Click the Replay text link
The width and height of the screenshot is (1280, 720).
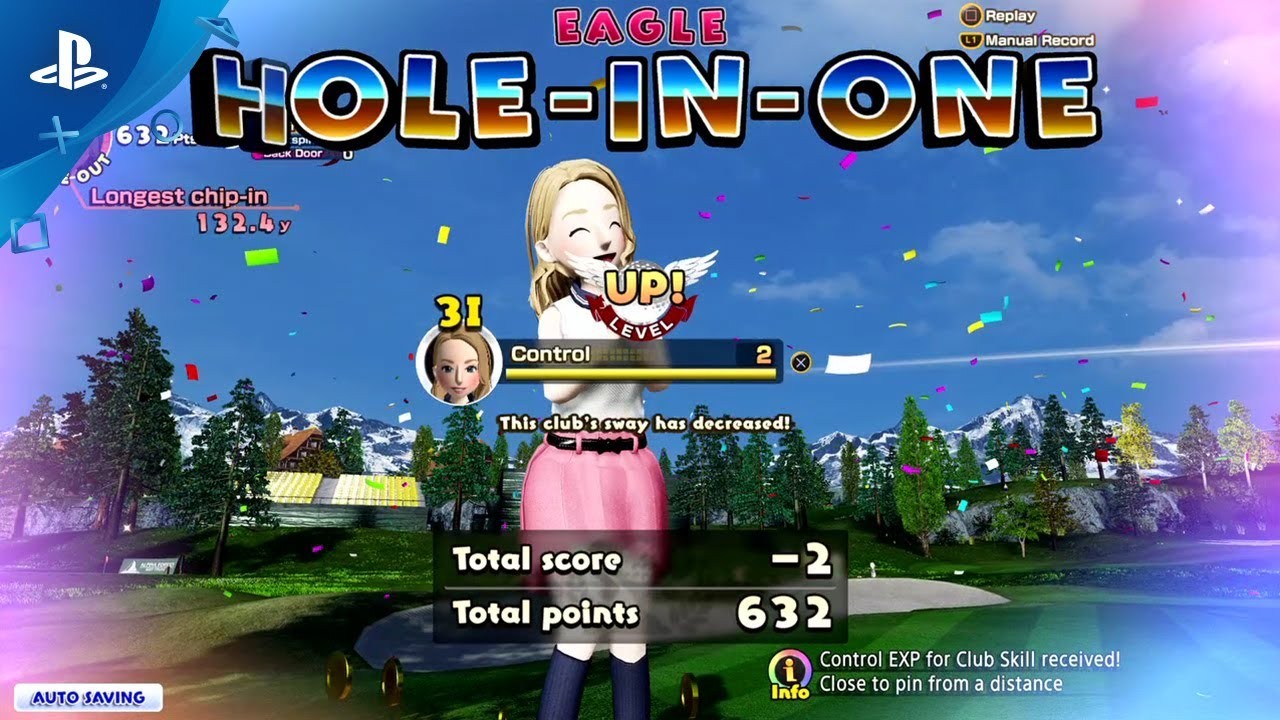[x=1011, y=15]
